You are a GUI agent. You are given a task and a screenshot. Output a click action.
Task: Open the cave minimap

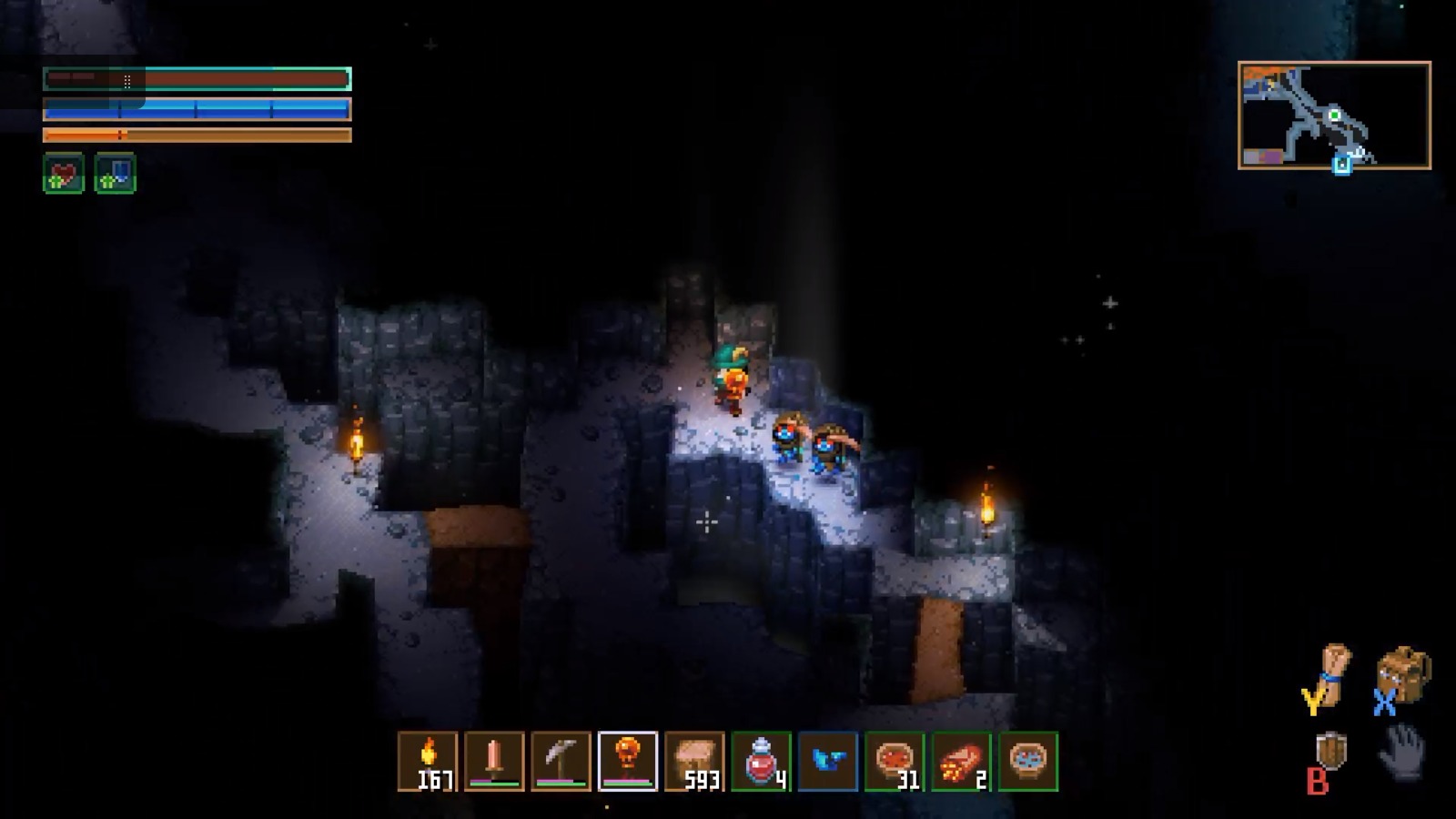[1334, 116]
